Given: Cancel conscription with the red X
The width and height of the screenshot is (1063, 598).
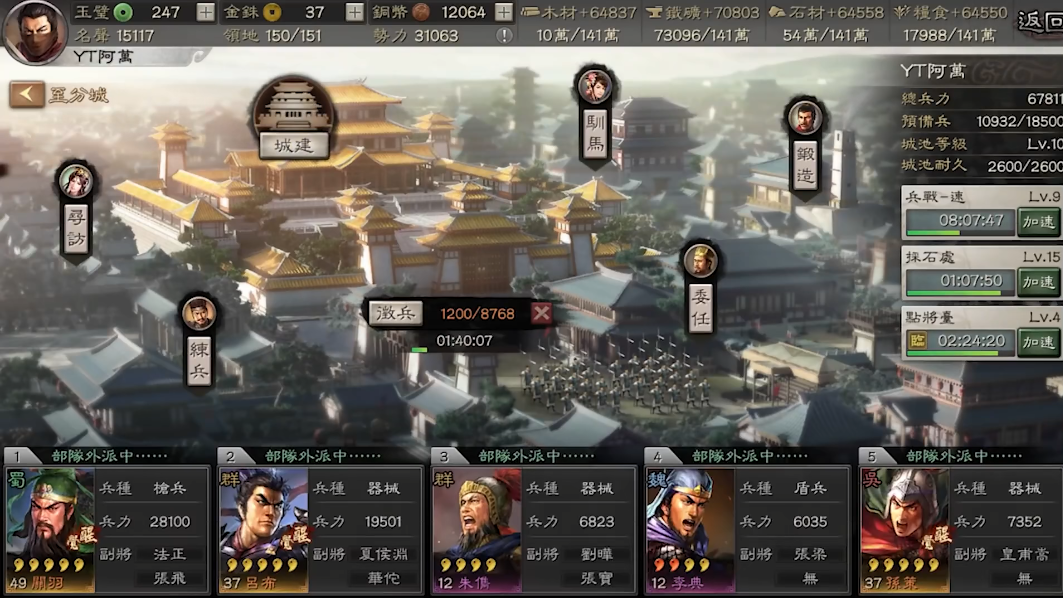Looking at the screenshot, I should pyautogui.click(x=541, y=314).
